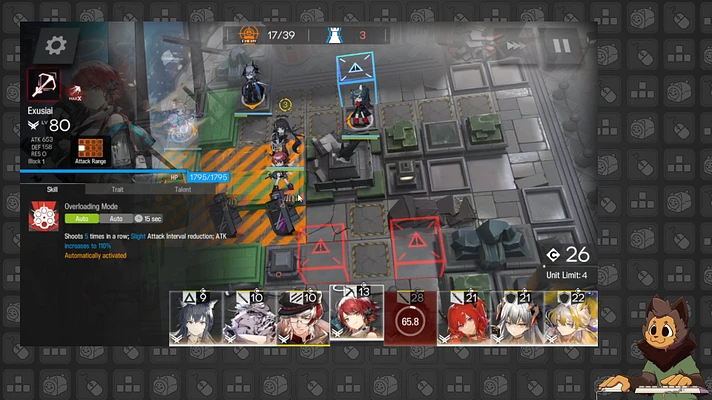
Task: Click Exusiai's sniper class crossbow icon
Action: 44,84
